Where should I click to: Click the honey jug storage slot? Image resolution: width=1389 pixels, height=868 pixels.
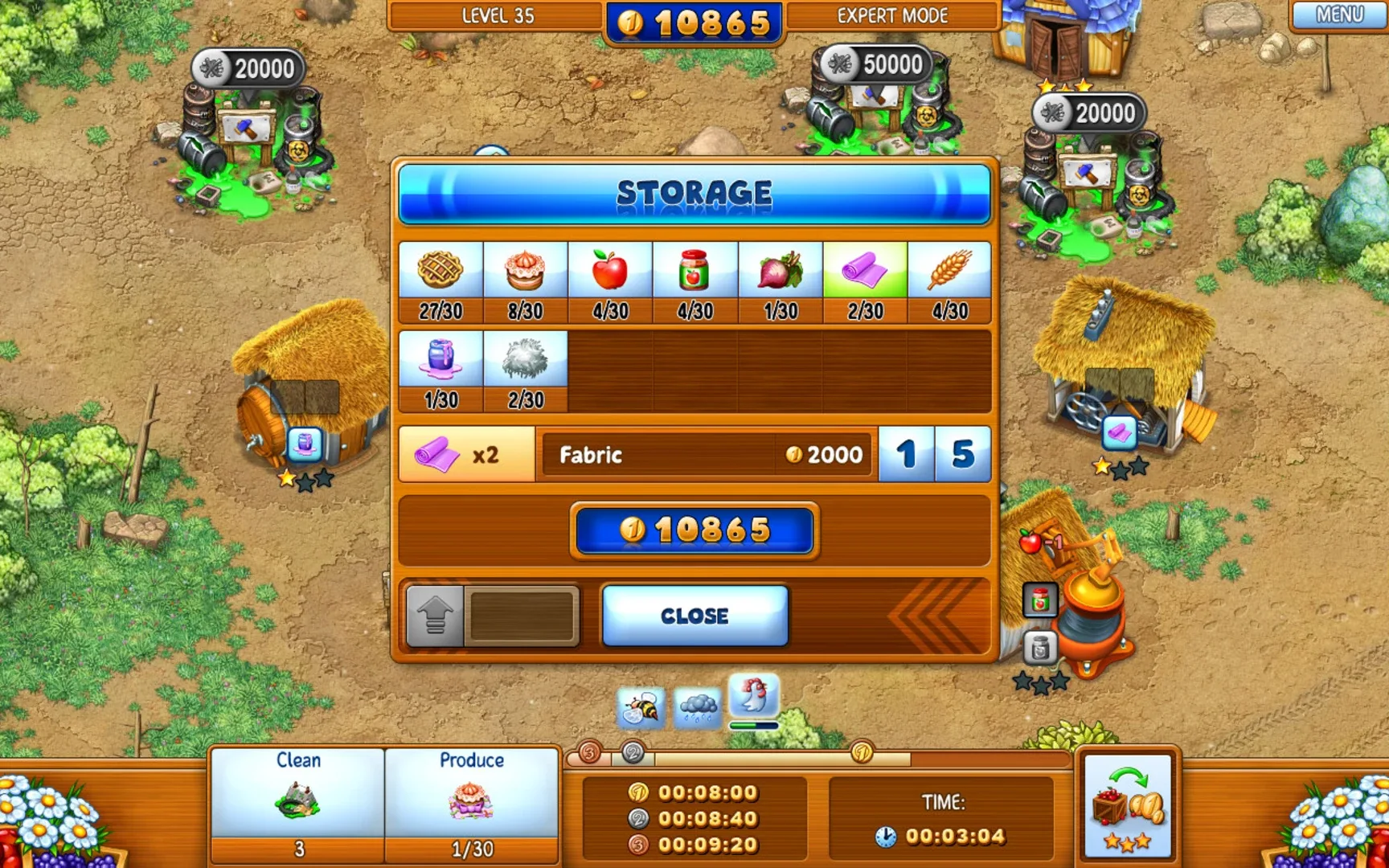coord(439,362)
